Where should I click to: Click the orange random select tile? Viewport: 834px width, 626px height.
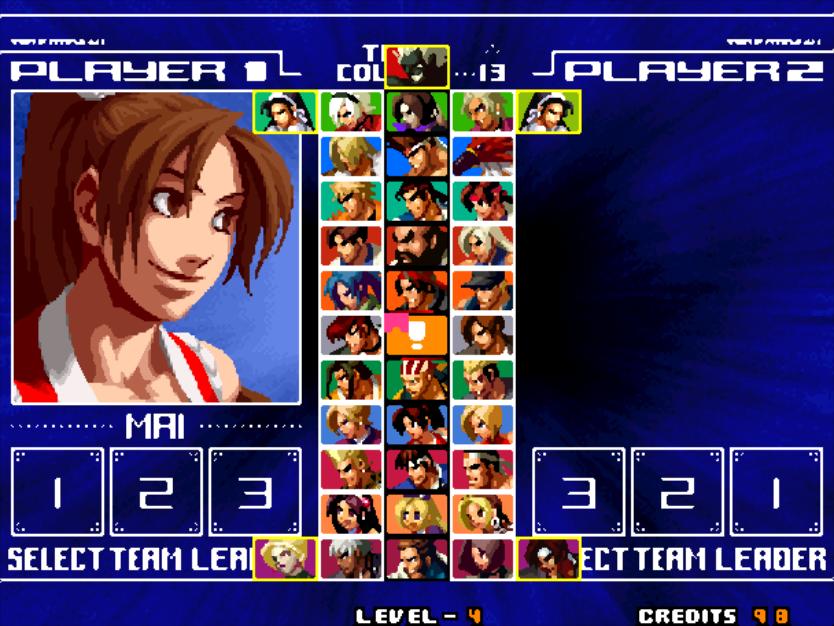click(x=417, y=335)
